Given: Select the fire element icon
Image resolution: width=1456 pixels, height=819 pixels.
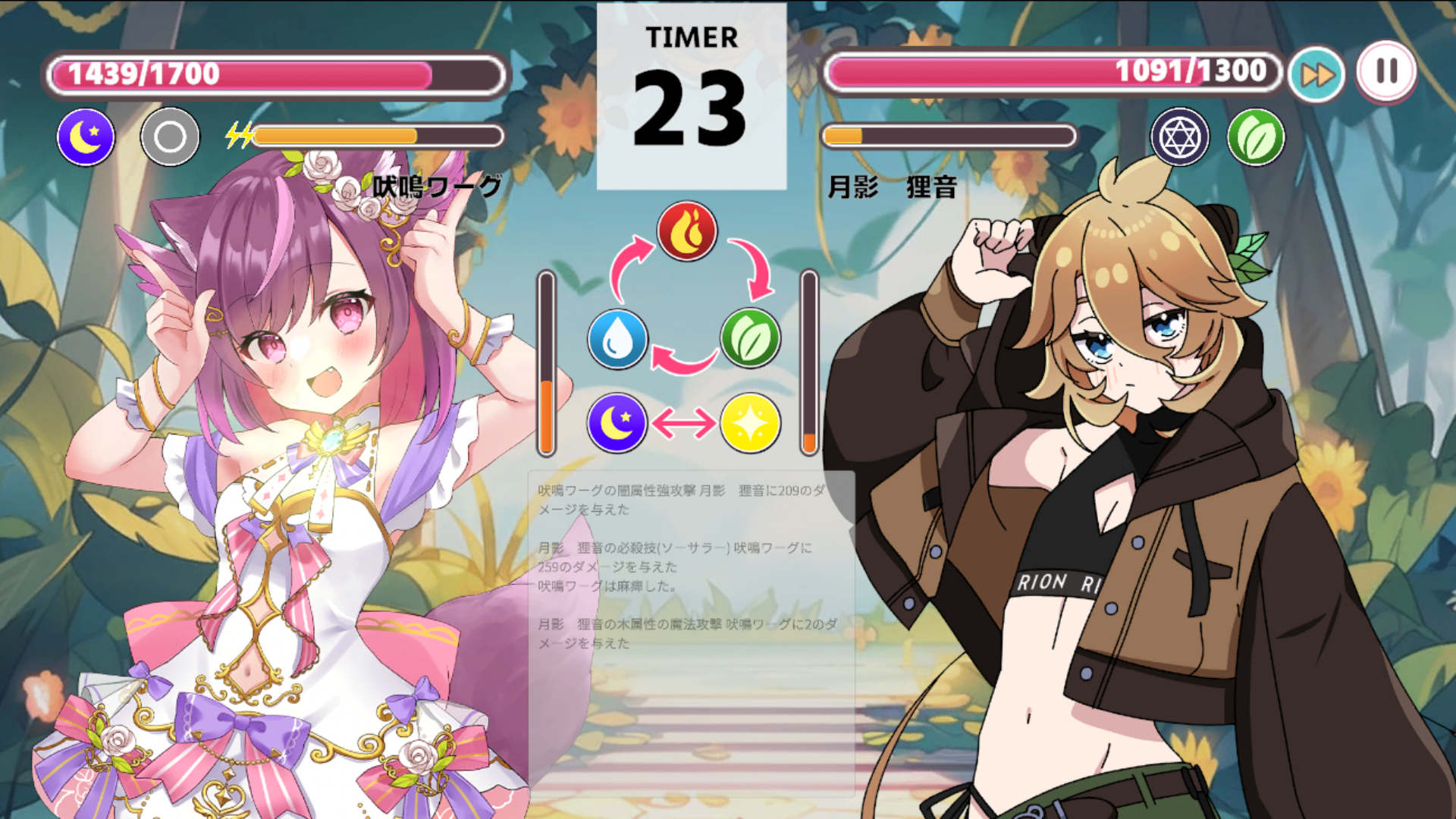Looking at the screenshot, I should 686,231.
